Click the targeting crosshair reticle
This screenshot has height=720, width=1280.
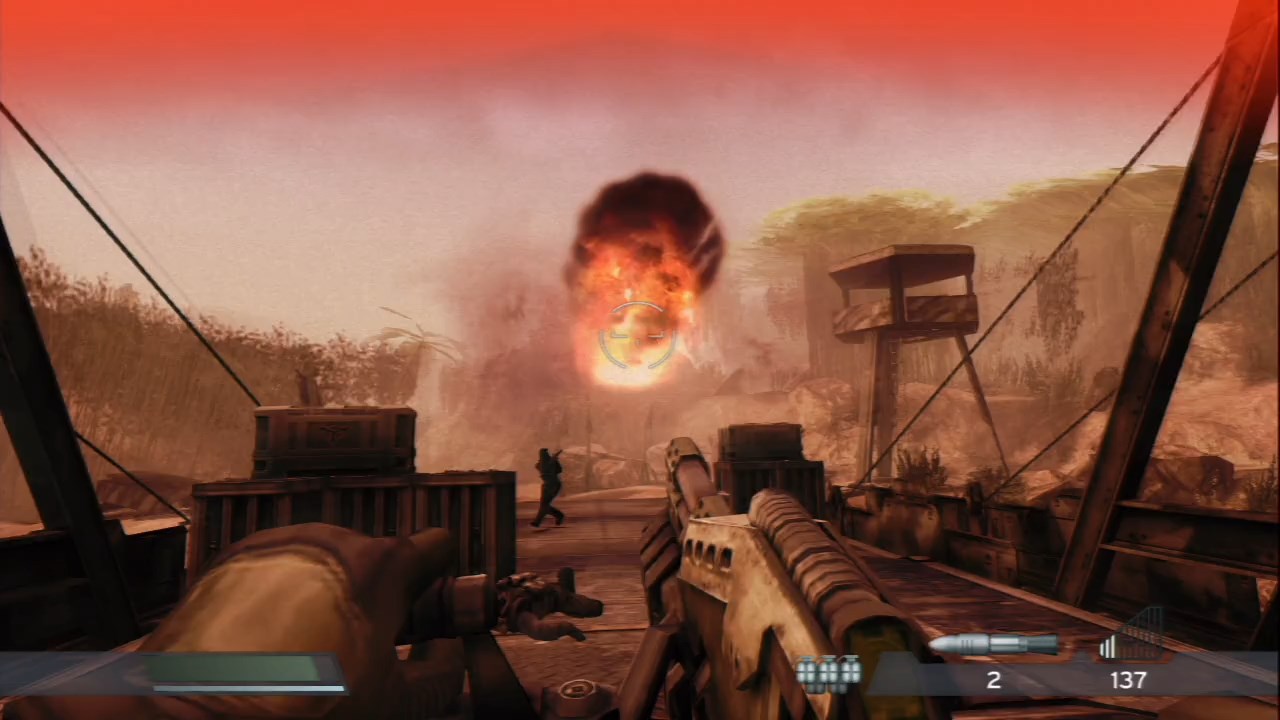tap(638, 335)
